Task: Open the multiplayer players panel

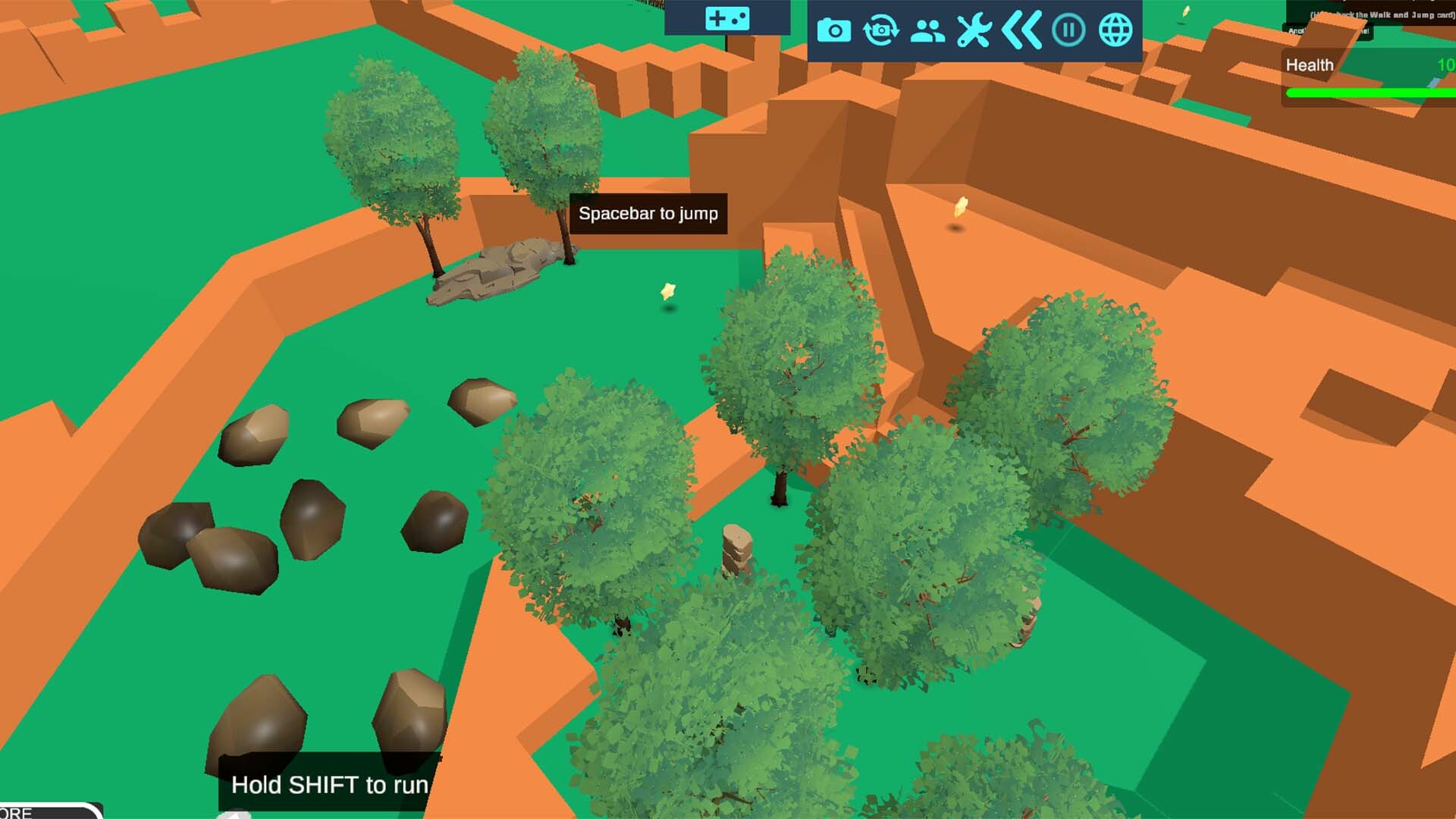Action: tap(927, 30)
